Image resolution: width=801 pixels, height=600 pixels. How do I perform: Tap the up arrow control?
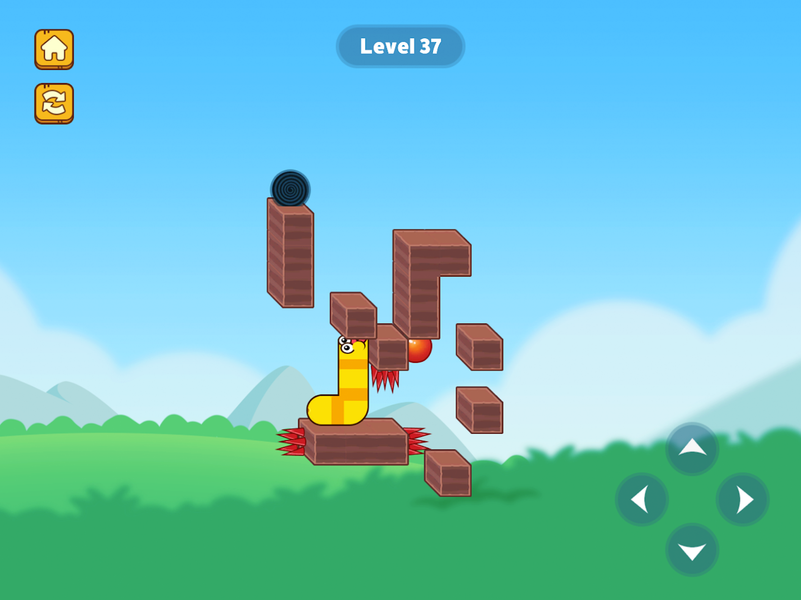point(692,449)
